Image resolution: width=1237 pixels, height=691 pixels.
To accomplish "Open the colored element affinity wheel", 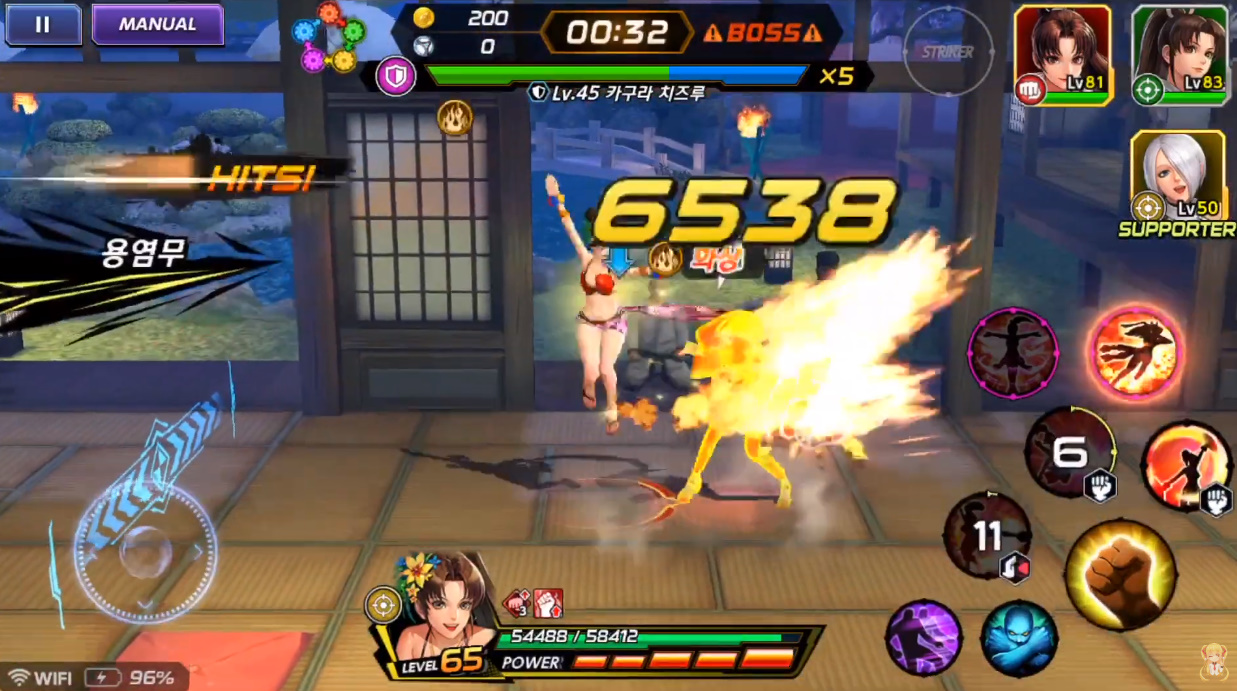I will click(328, 38).
